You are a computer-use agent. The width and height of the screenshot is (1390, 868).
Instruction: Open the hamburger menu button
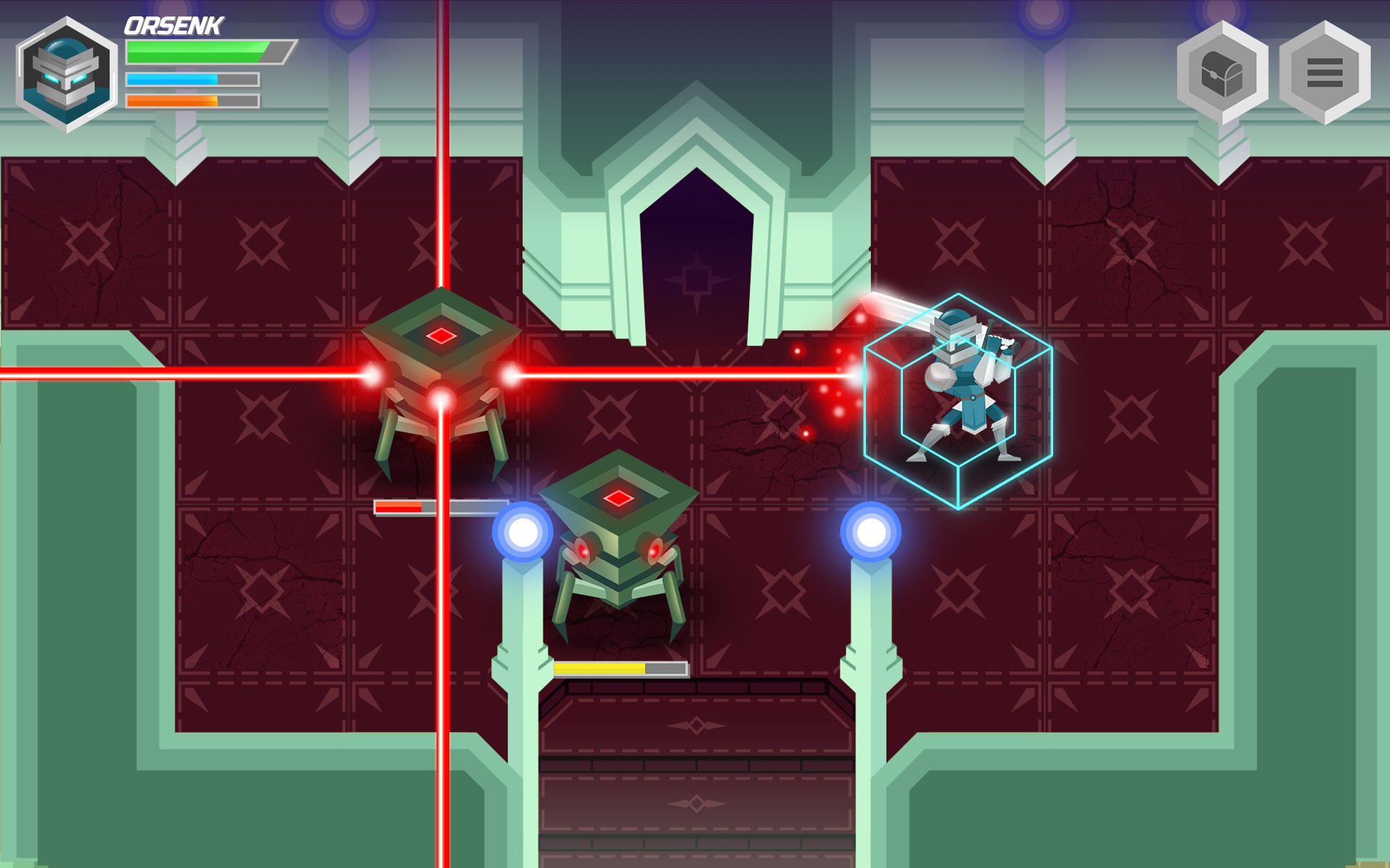(1324, 73)
